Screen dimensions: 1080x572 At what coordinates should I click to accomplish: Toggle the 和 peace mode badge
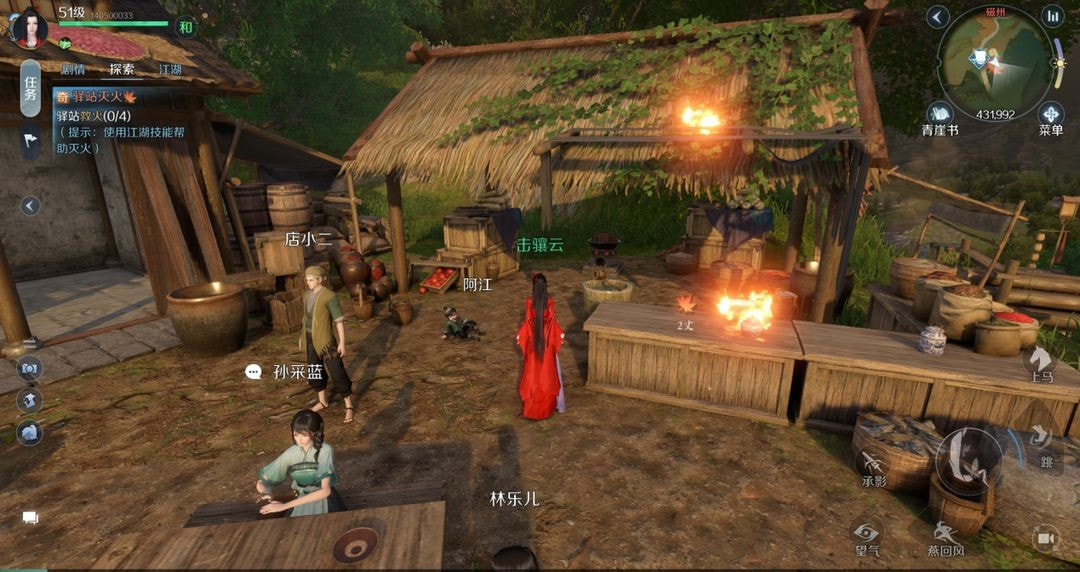(185, 27)
